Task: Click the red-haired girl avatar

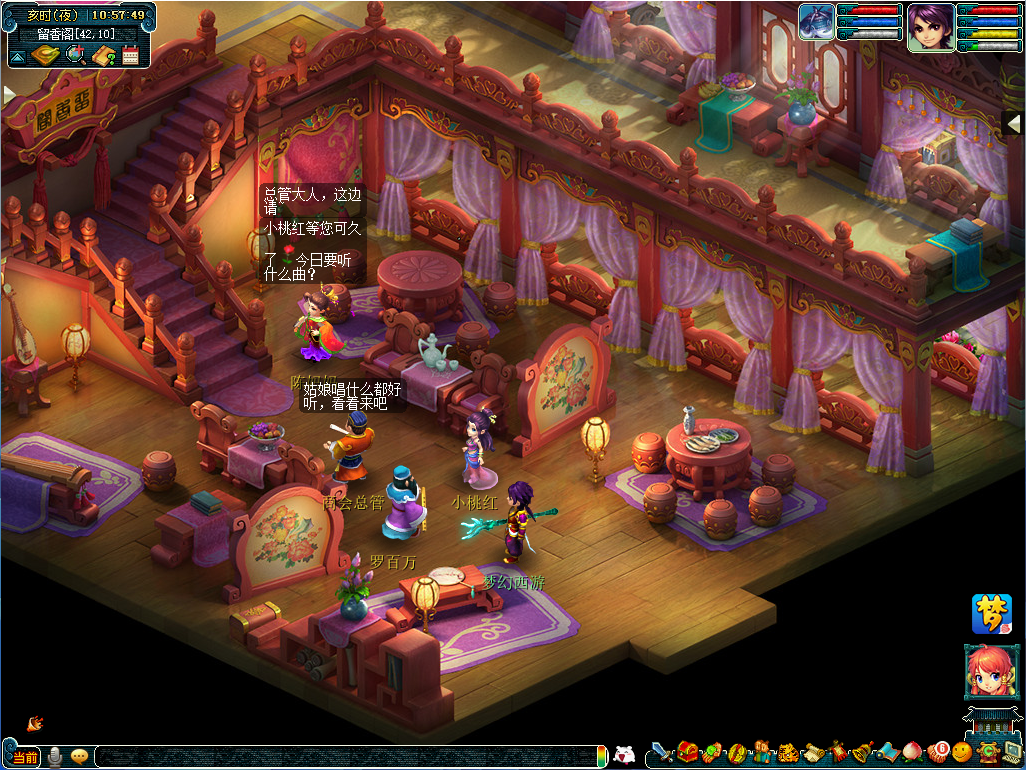Action: pos(989,674)
